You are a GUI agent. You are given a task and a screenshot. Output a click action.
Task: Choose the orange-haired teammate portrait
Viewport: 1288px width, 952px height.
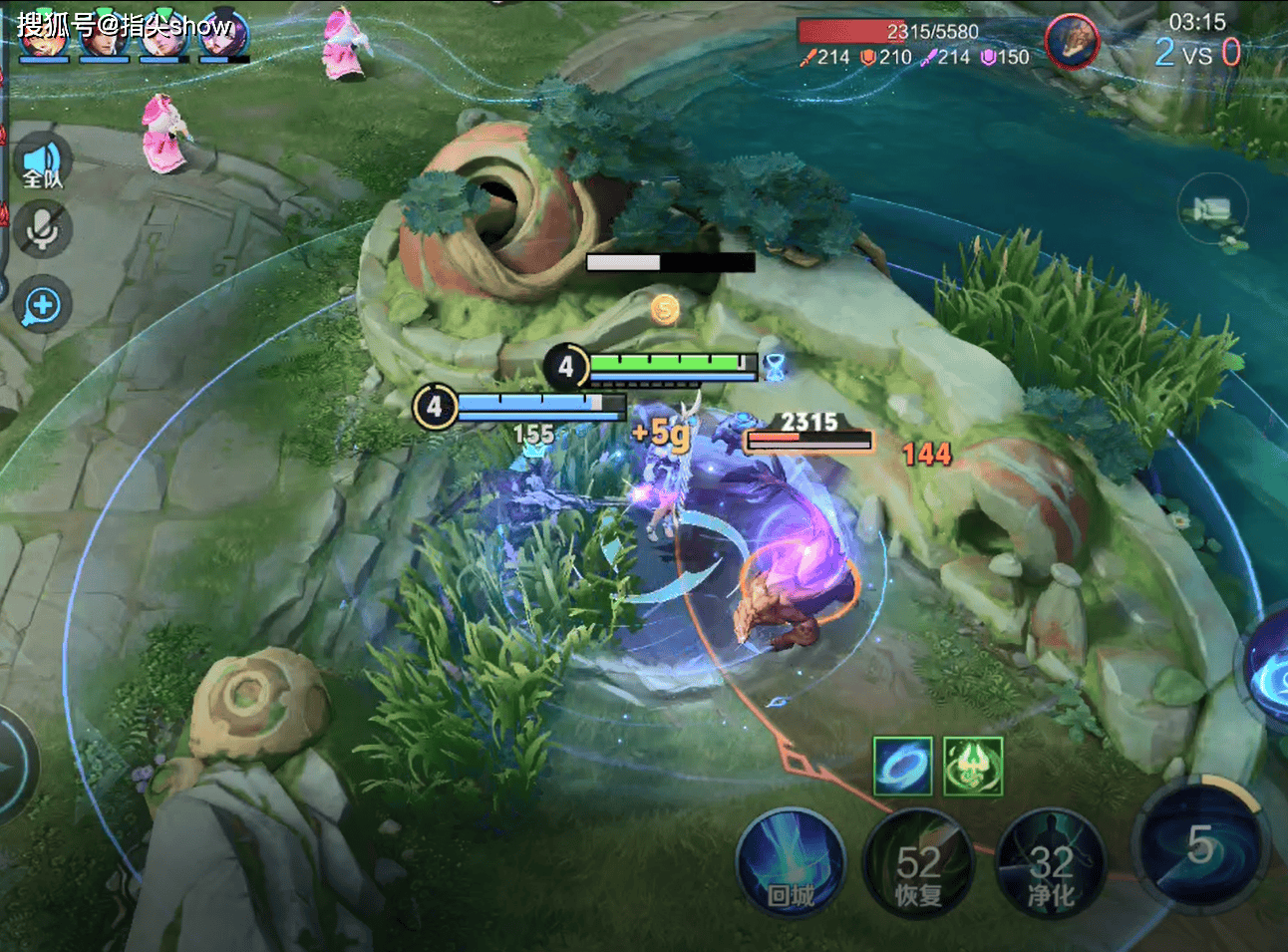click(43, 35)
